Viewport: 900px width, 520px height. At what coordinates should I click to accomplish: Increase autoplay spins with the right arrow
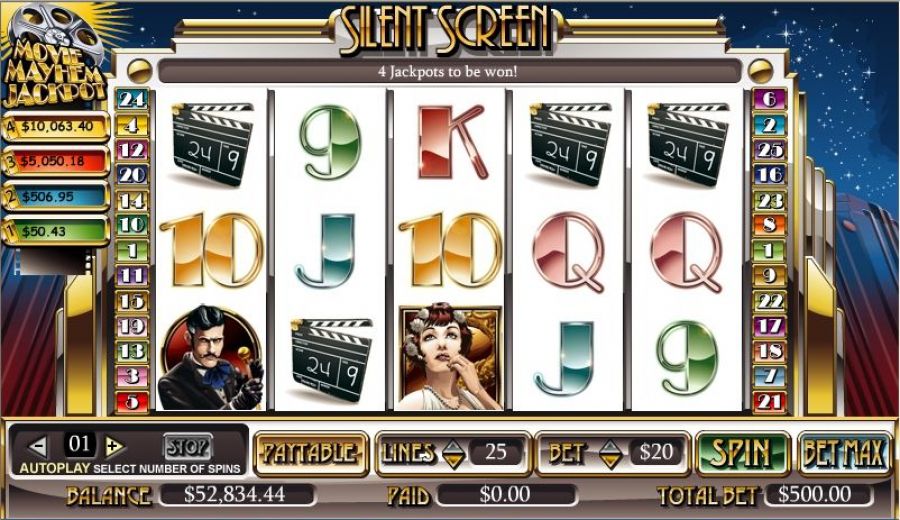coord(113,446)
